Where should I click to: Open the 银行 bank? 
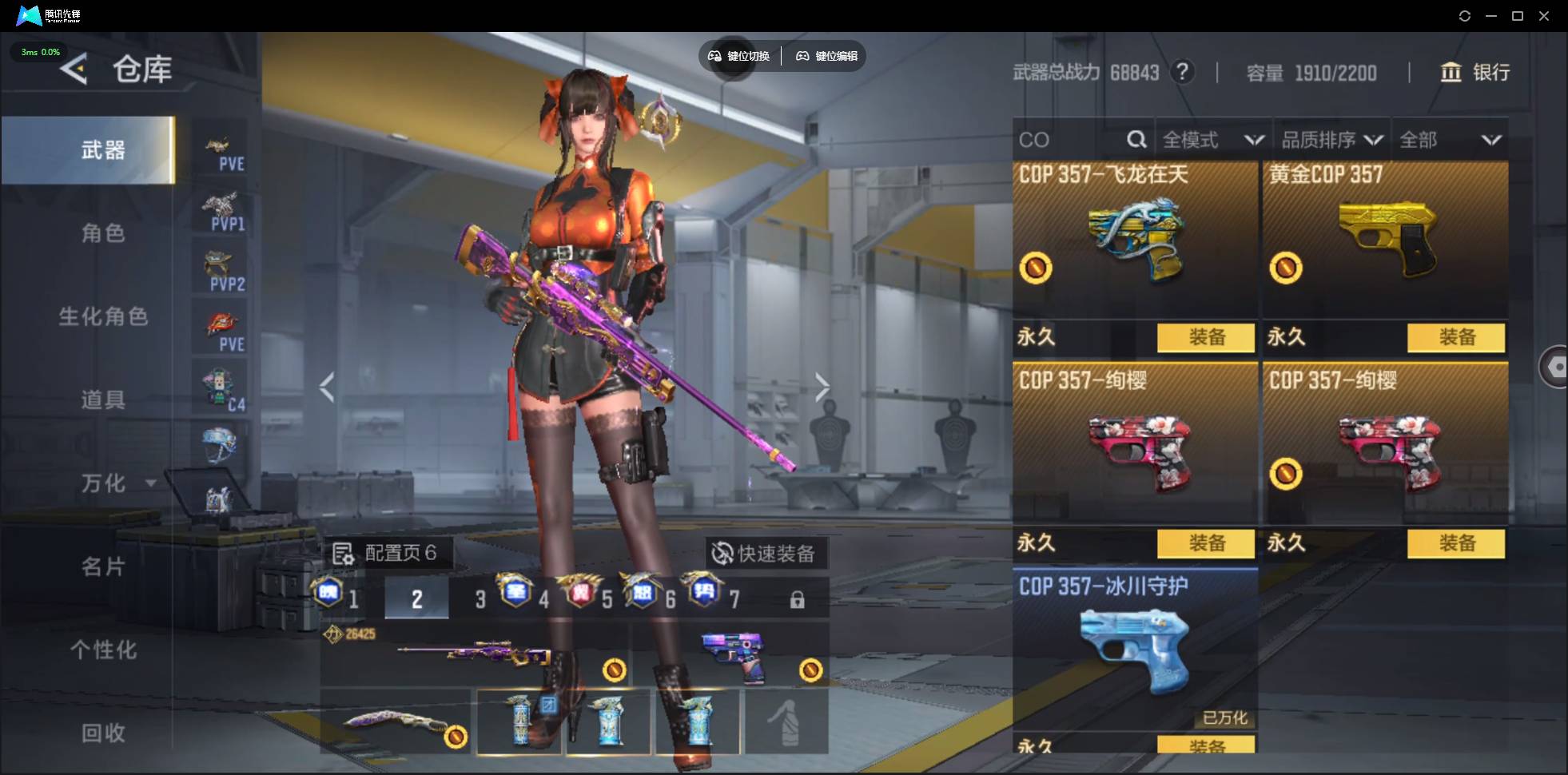pos(1475,73)
